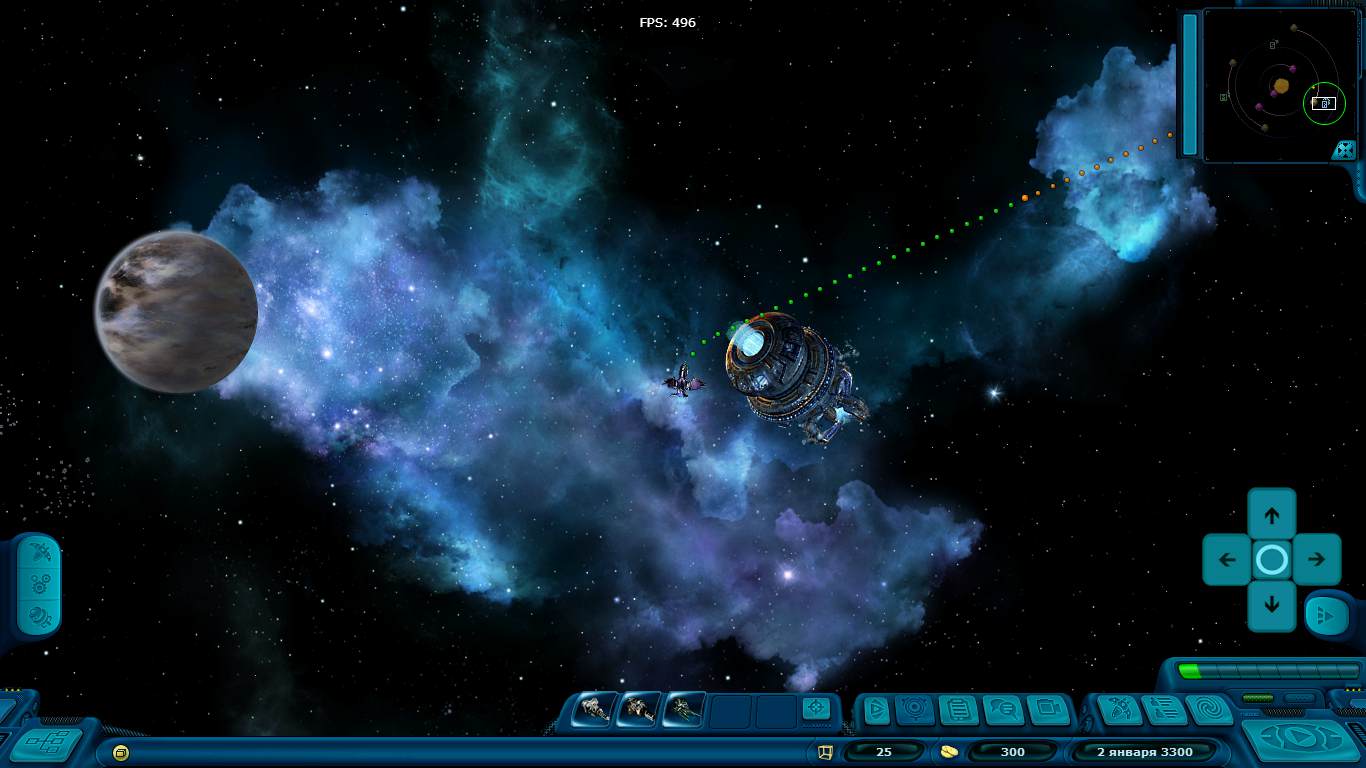The height and width of the screenshot is (768, 1366).
Task: Center the view with the circle button
Action: tap(1272, 560)
